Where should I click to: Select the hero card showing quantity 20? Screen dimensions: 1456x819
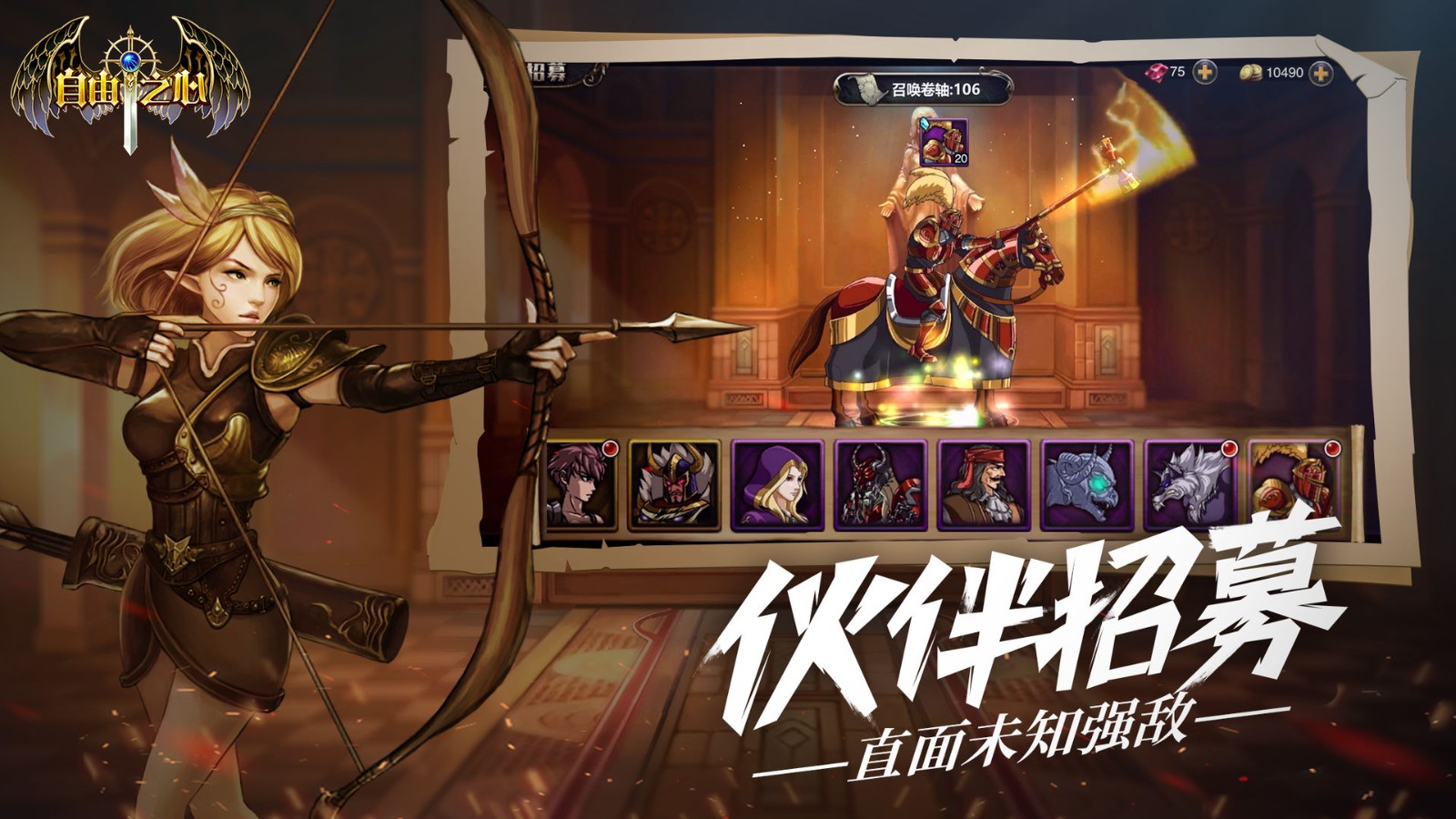pos(944,144)
